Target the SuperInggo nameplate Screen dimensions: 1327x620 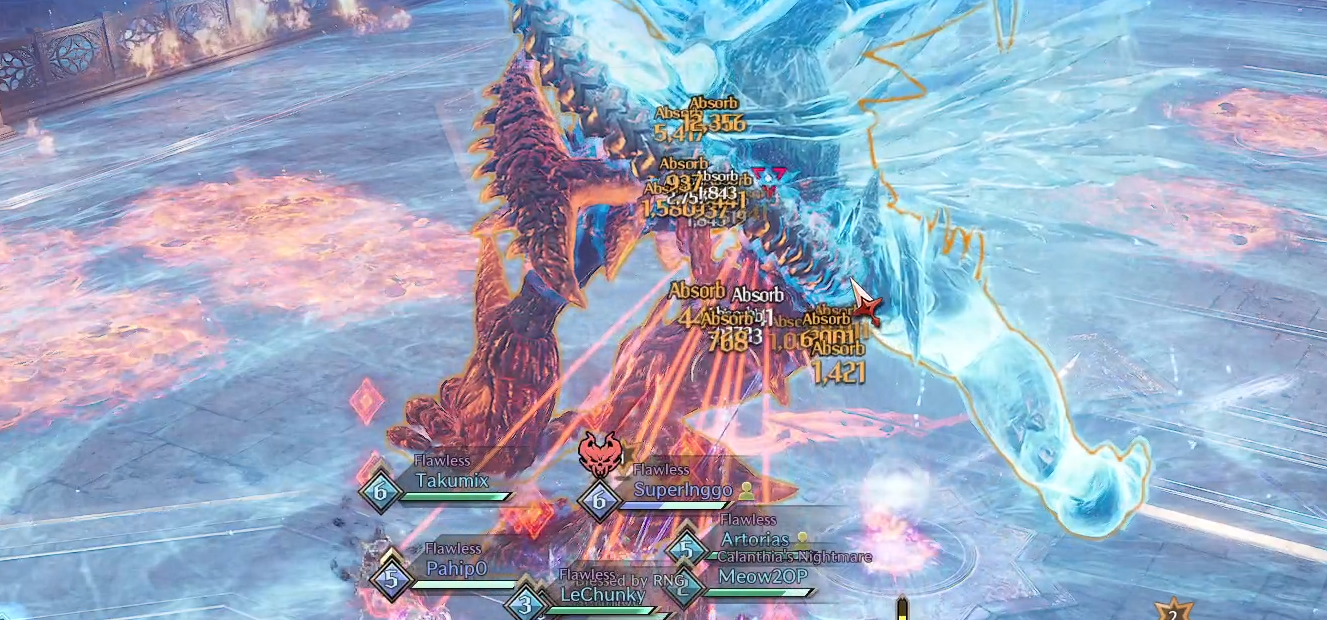click(684, 490)
